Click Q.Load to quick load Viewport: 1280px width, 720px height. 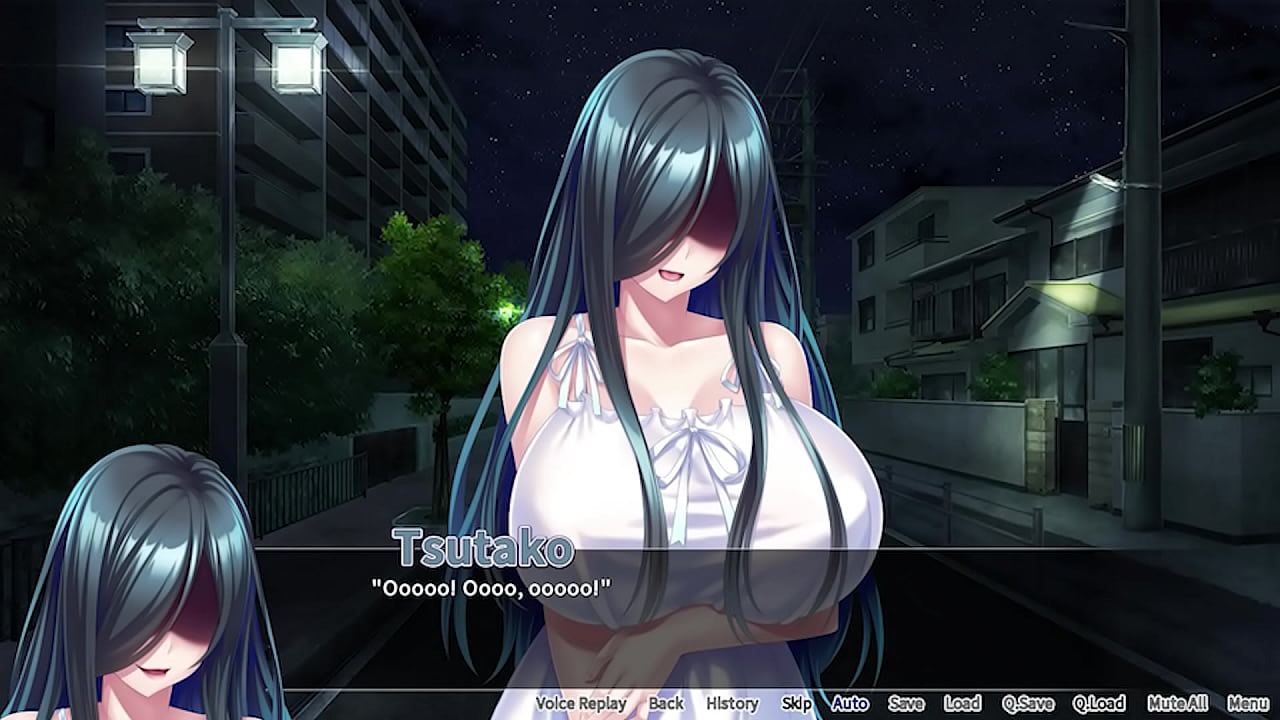point(1099,703)
